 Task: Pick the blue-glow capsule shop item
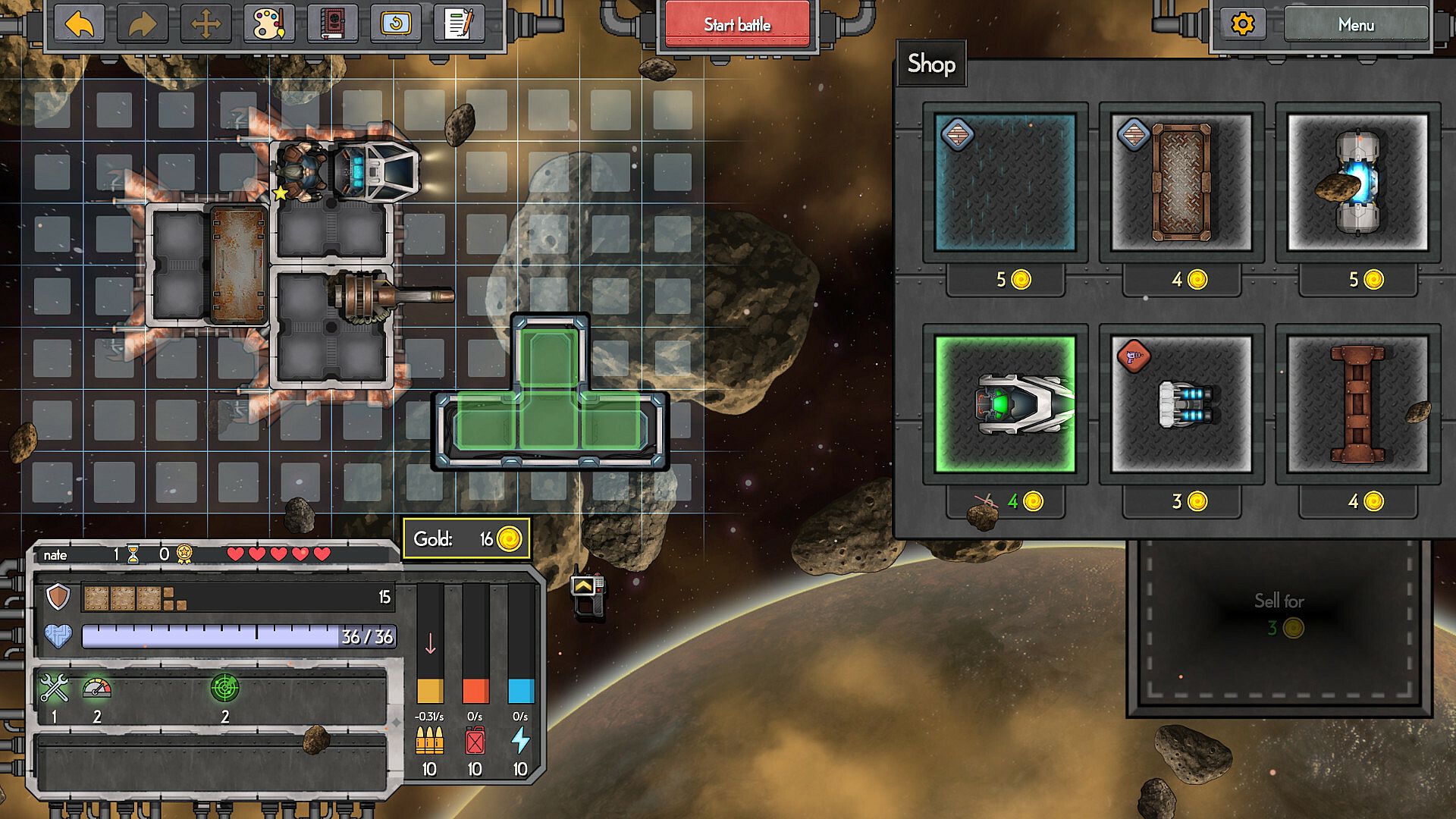pyautogui.click(x=1357, y=183)
